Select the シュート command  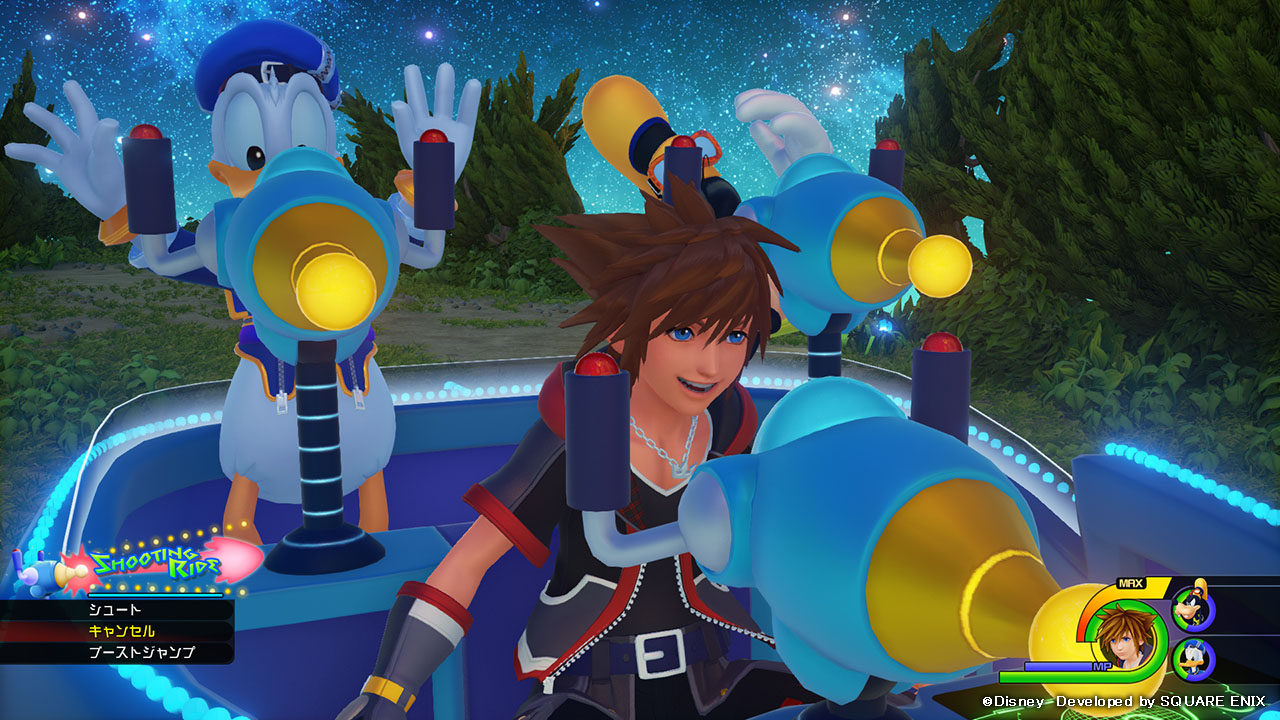point(114,609)
